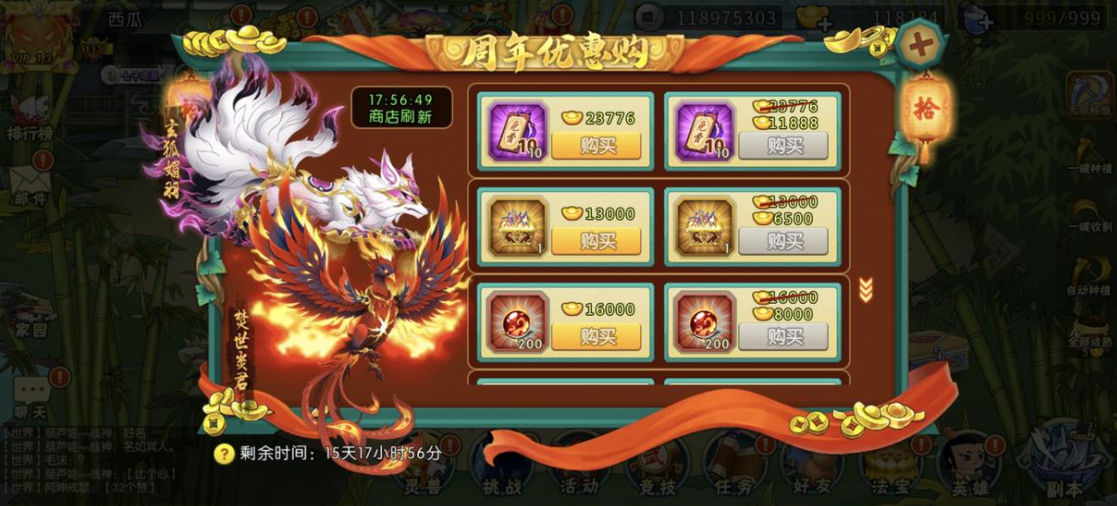The image size is (1117, 506).
Task: Show more shop items with the down arrows
Action: (866, 290)
